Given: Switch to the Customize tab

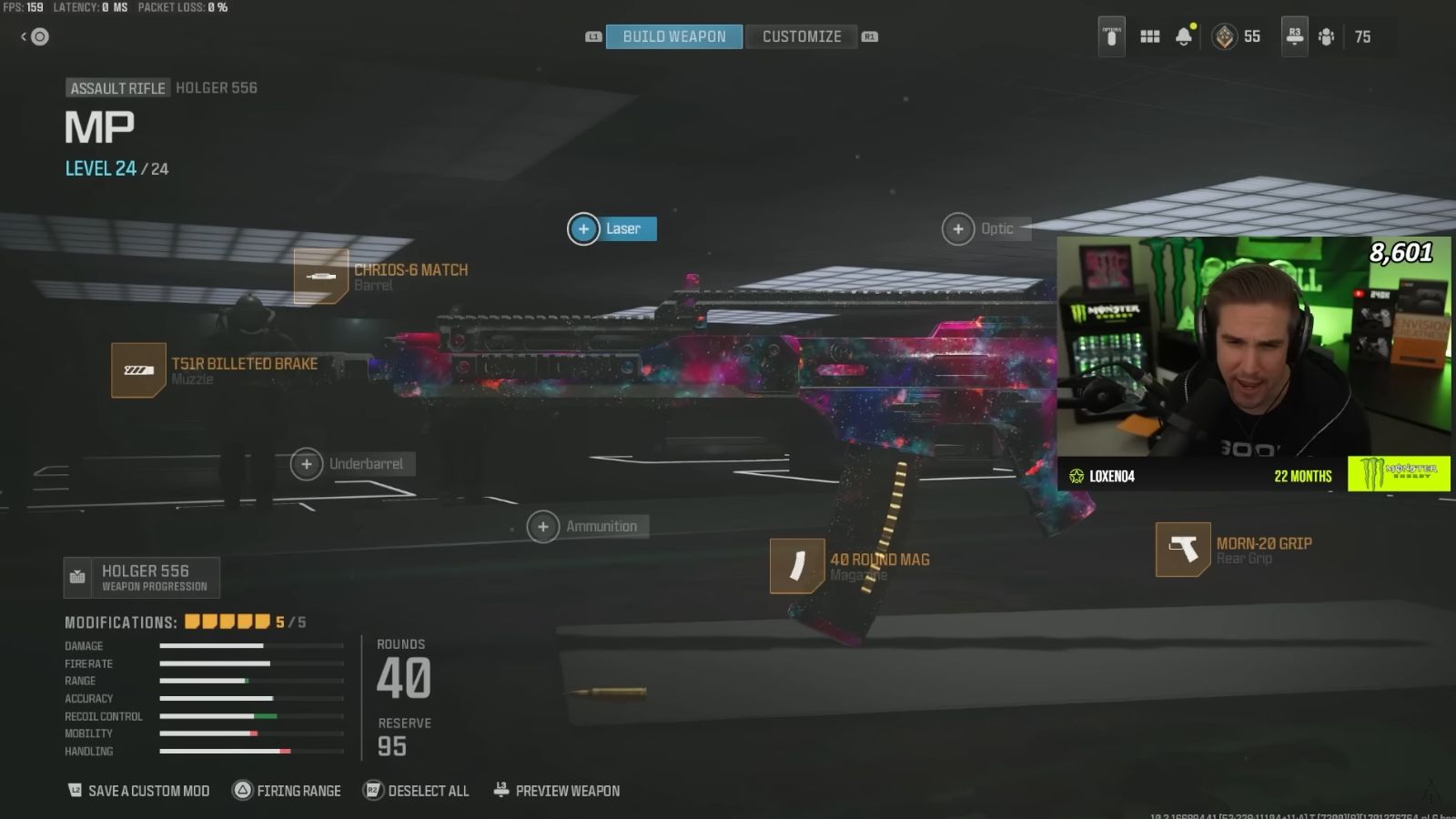Looking at the screenshot, I should pyautogui.click(x=800, y=36).
